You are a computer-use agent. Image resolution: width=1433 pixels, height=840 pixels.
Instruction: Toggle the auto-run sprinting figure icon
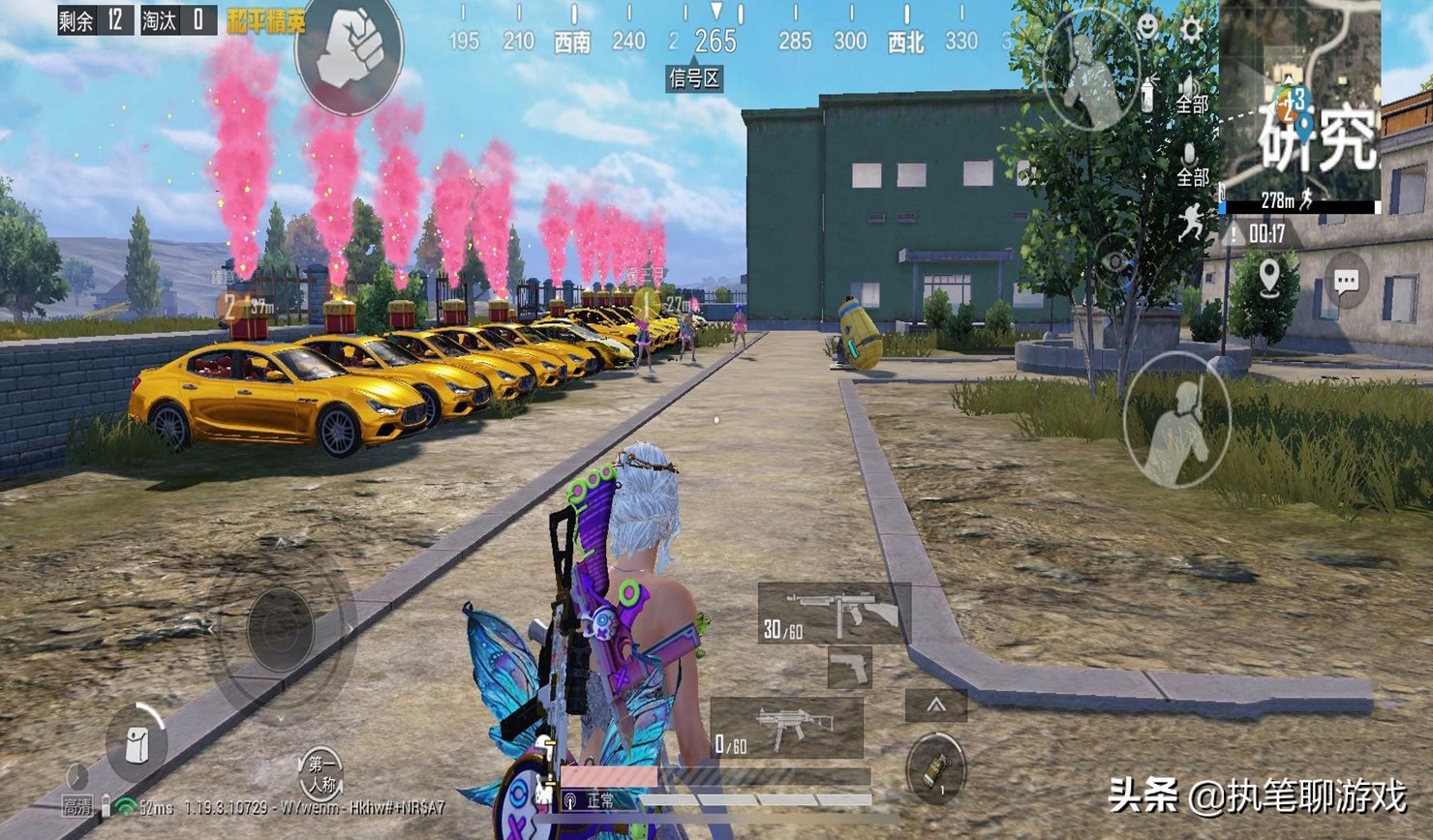click(x=1192, y=223)
